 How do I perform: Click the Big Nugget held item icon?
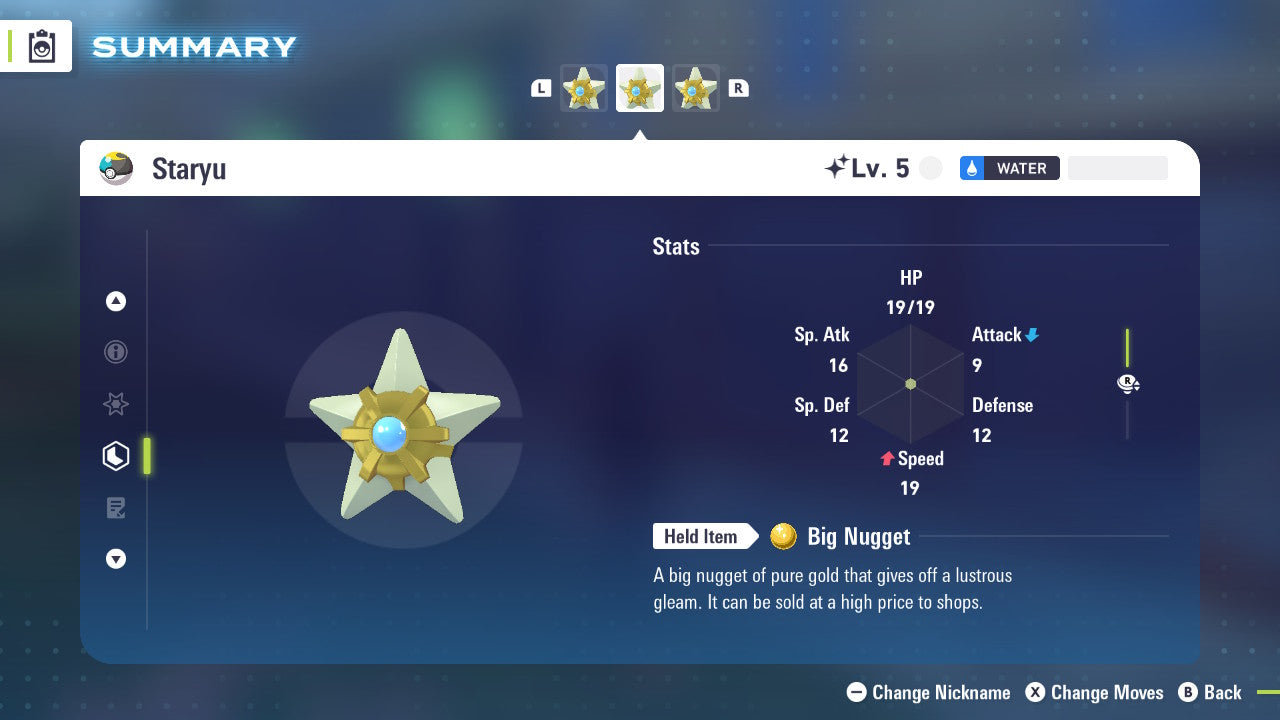tap(785, 537)
